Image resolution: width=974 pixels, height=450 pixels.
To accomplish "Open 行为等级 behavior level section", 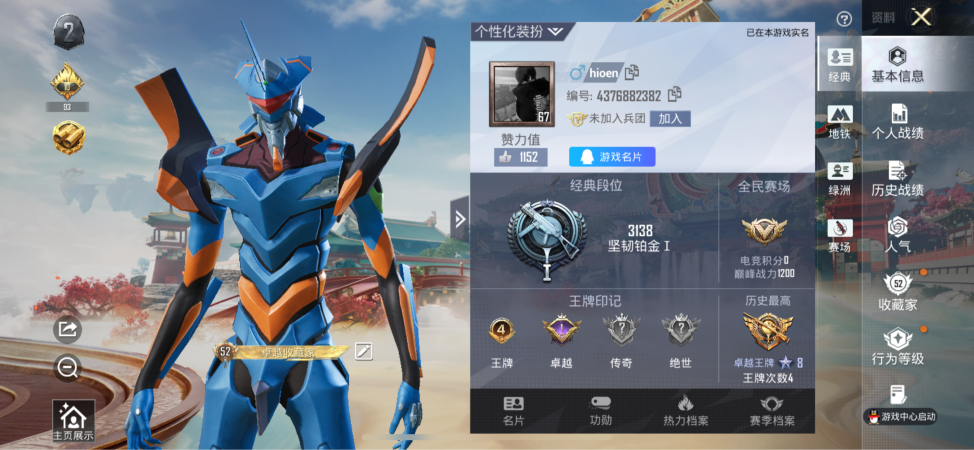I will 897,347.
